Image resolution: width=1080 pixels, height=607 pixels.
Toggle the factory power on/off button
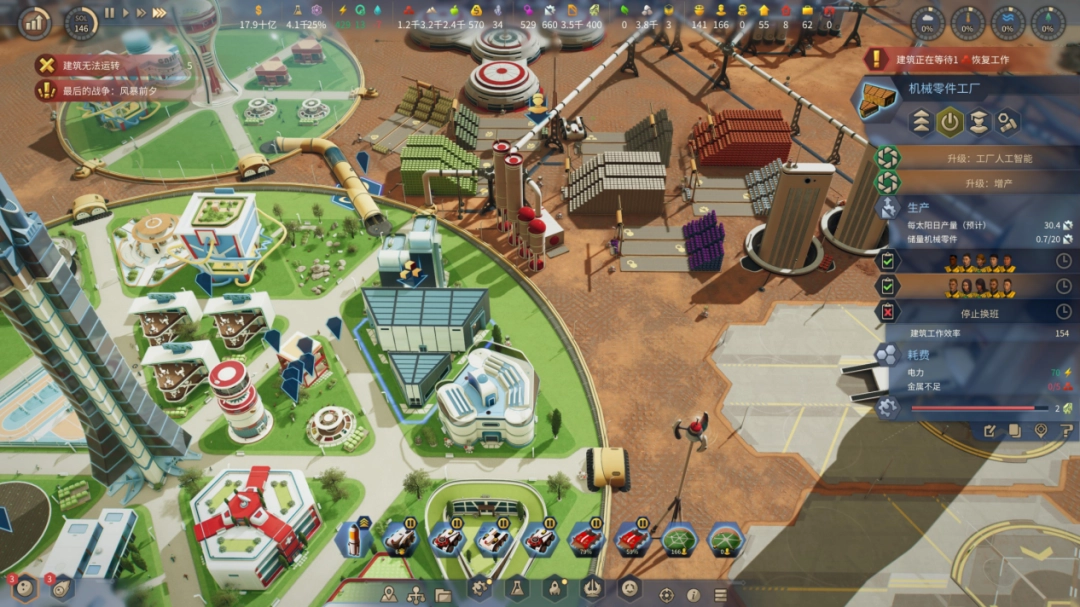click(949, 122)
